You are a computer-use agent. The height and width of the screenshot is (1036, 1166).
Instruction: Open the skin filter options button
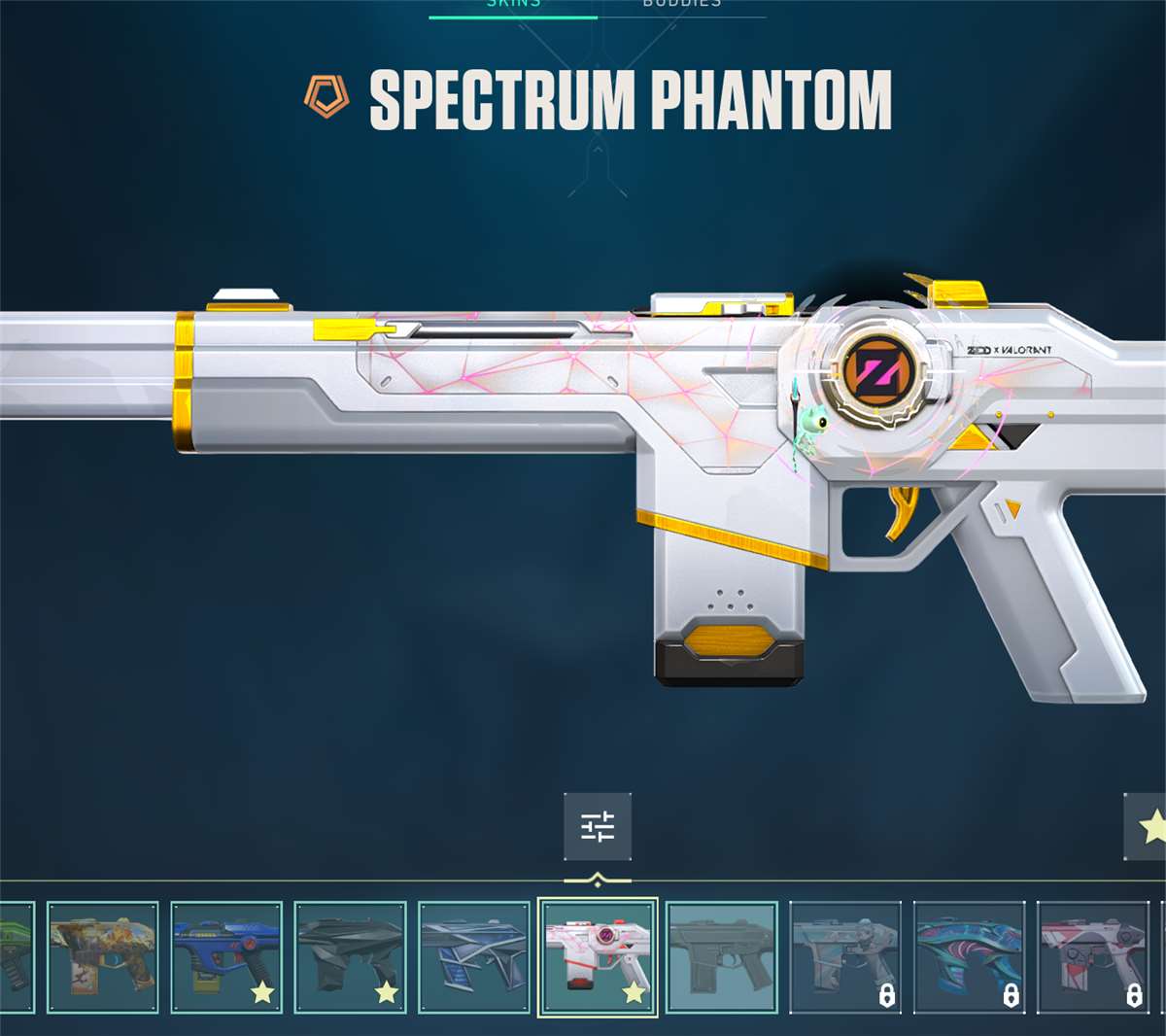pyautogui.click(x=598, y=827)
